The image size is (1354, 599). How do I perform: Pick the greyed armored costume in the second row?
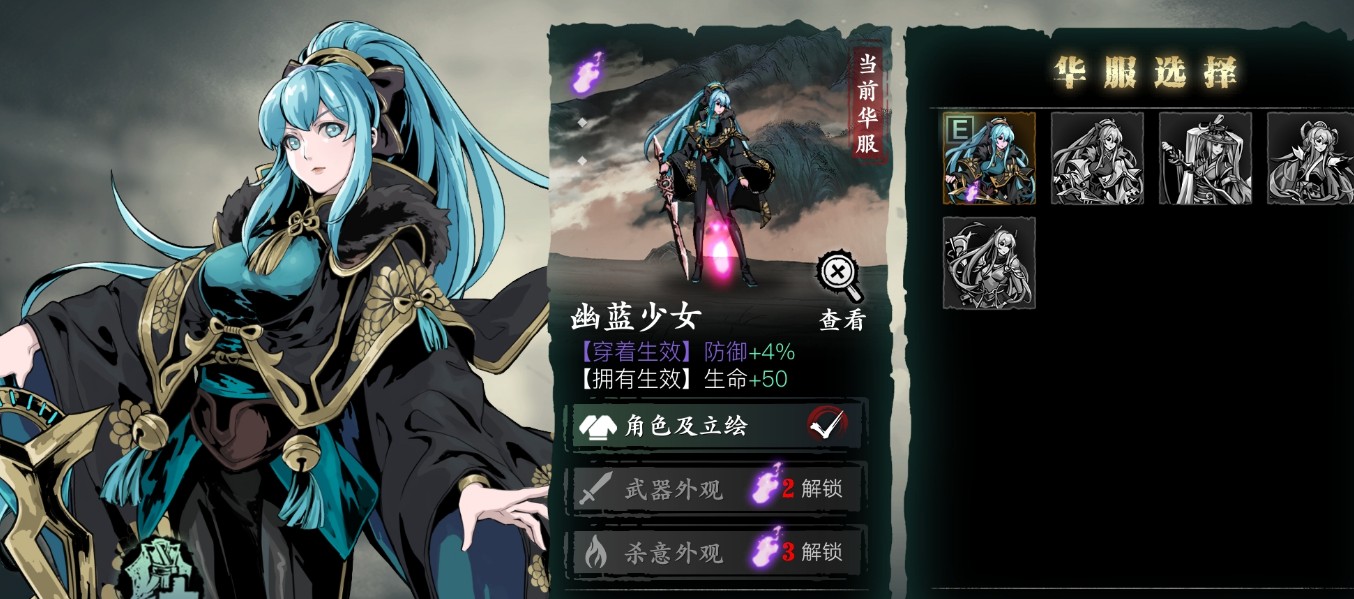(989, 263)
